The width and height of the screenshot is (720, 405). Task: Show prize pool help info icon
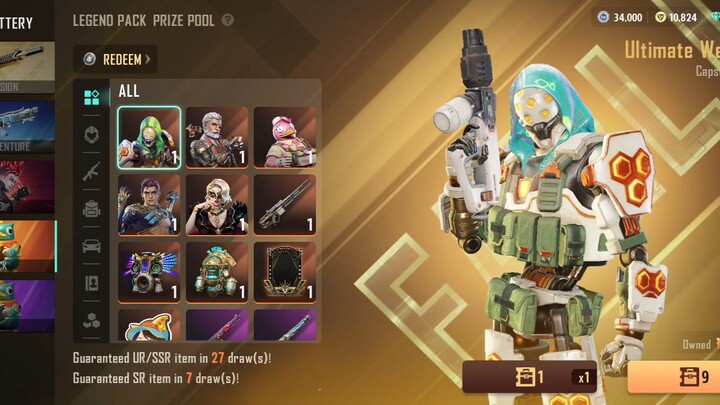tap(228, 20)
